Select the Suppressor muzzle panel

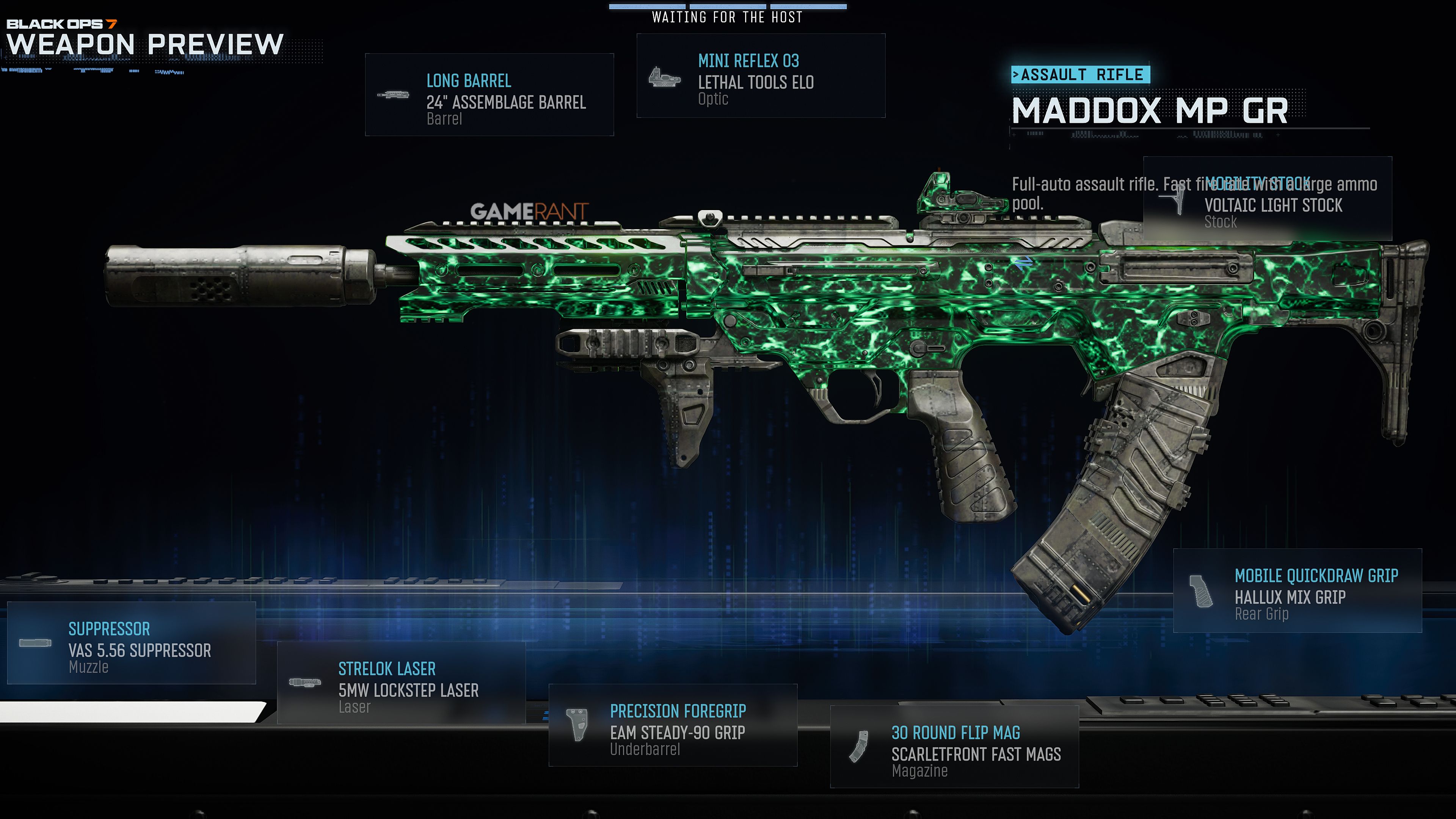[x=131, y=643]
